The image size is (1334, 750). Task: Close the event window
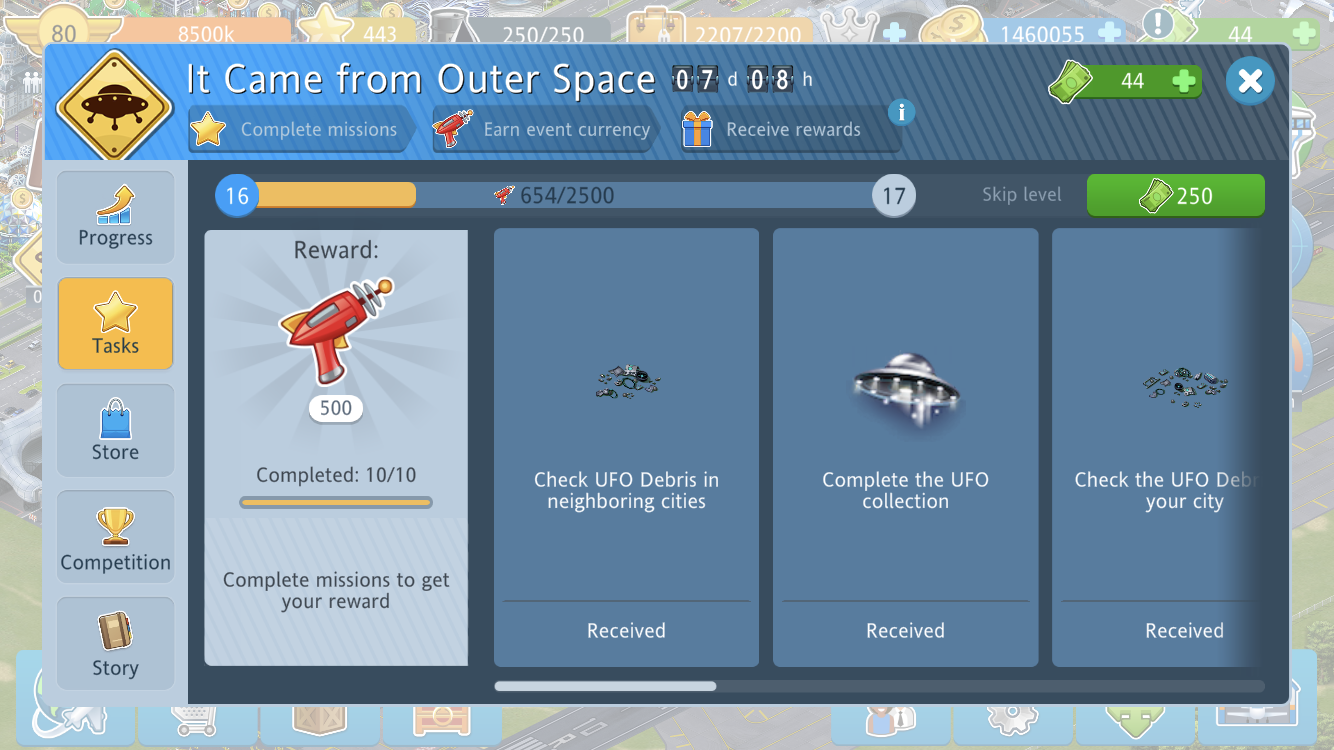click(x=1250, y=81)
